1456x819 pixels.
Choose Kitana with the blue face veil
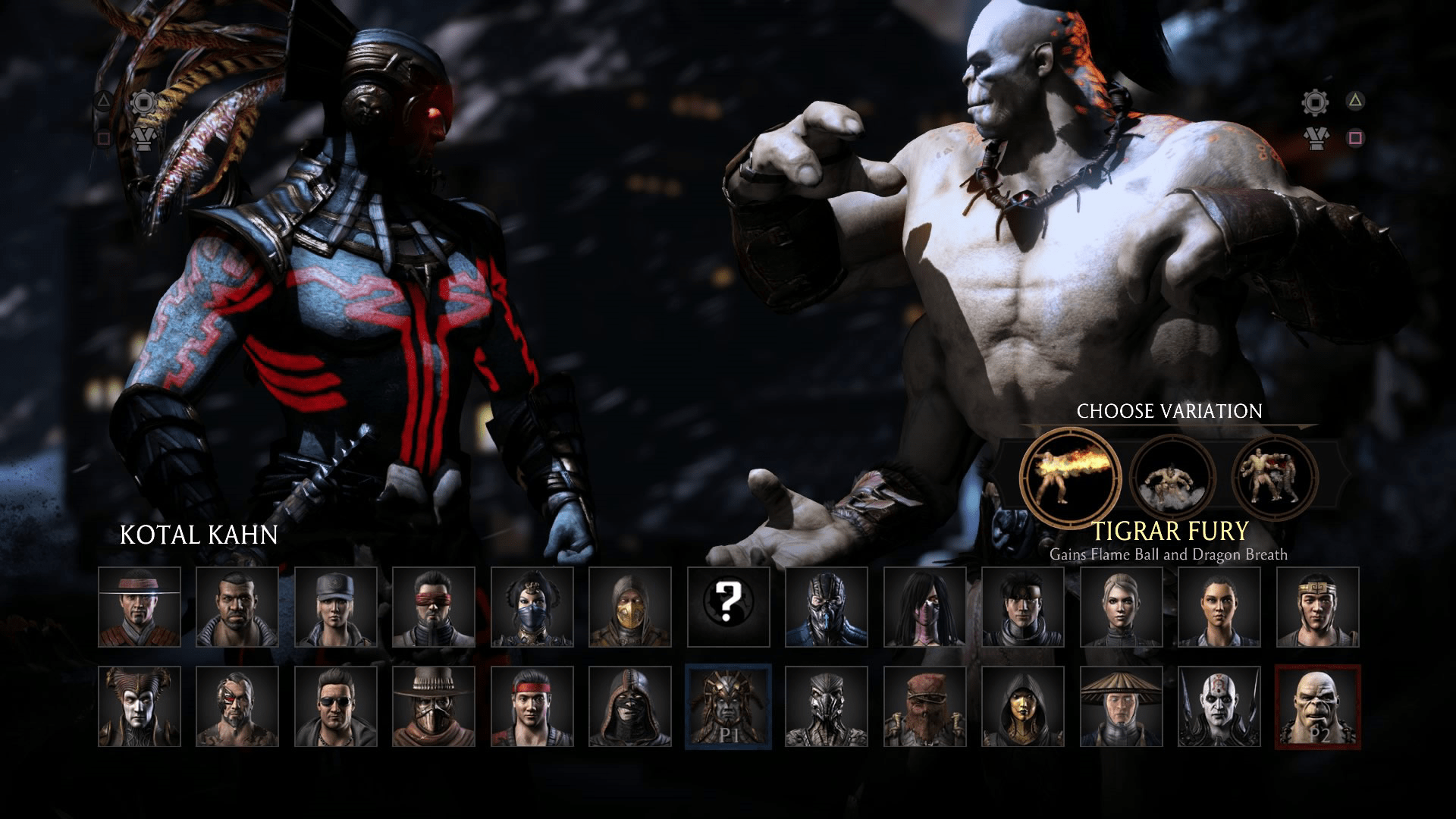click(532, 607)
